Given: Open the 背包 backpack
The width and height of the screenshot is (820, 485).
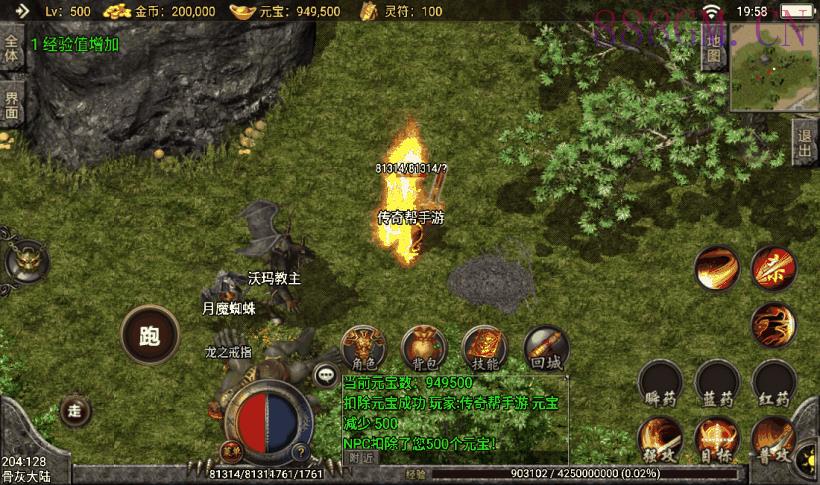Looking at the screenshot, I should (420, 346).
